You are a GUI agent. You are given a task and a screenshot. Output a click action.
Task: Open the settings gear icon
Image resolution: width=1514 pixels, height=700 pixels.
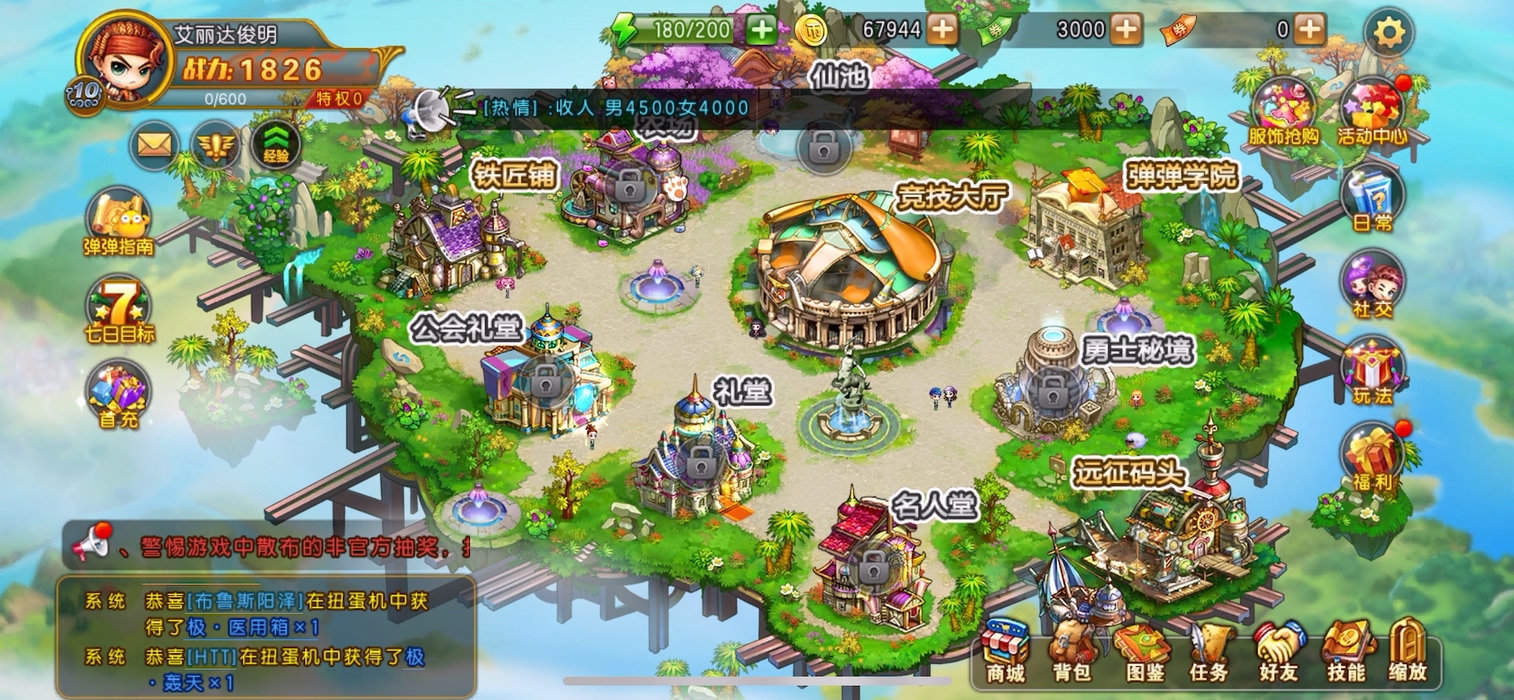pos(1388,33)
